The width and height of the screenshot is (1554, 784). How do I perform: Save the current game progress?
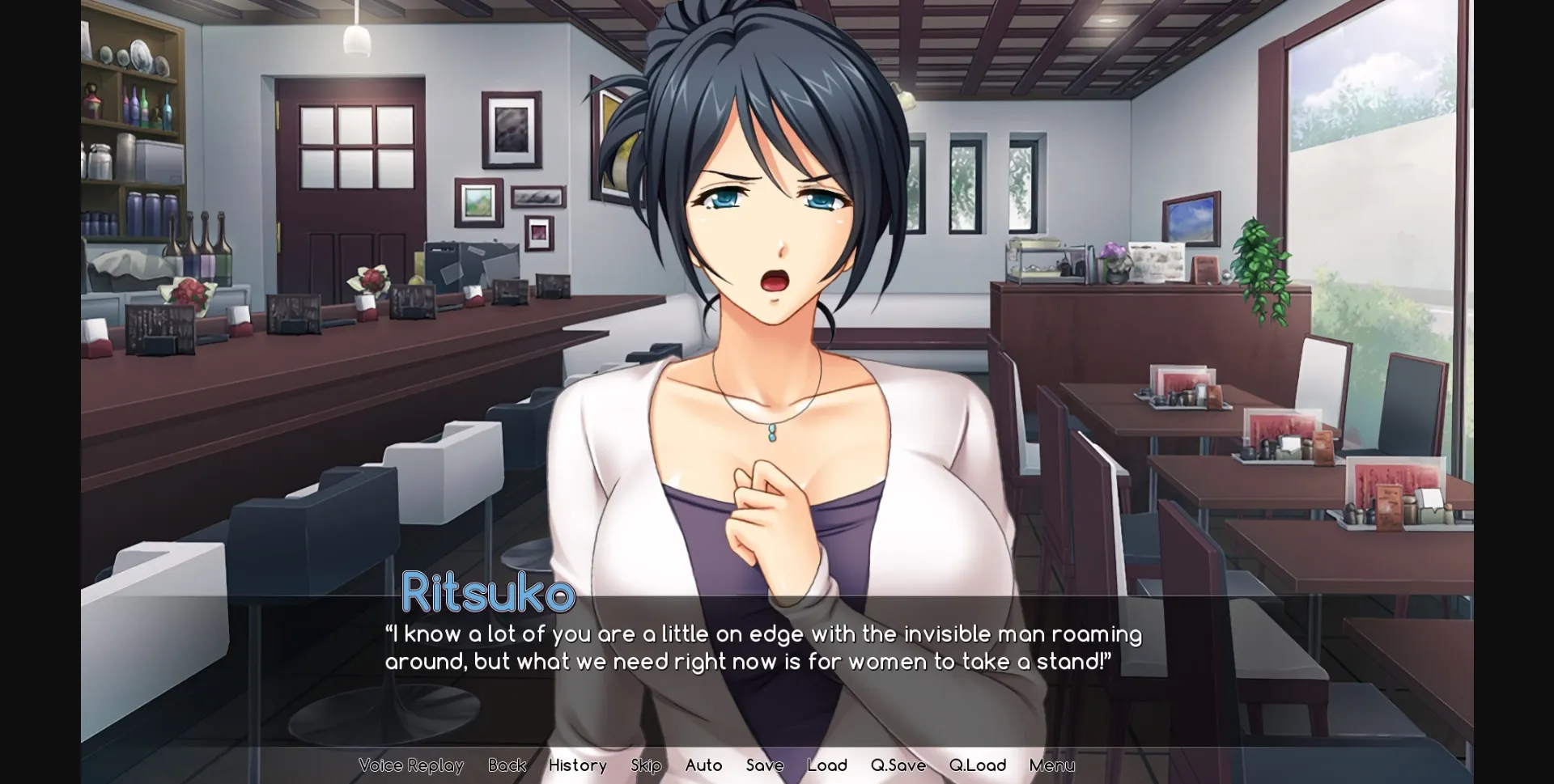coord(765,765)
